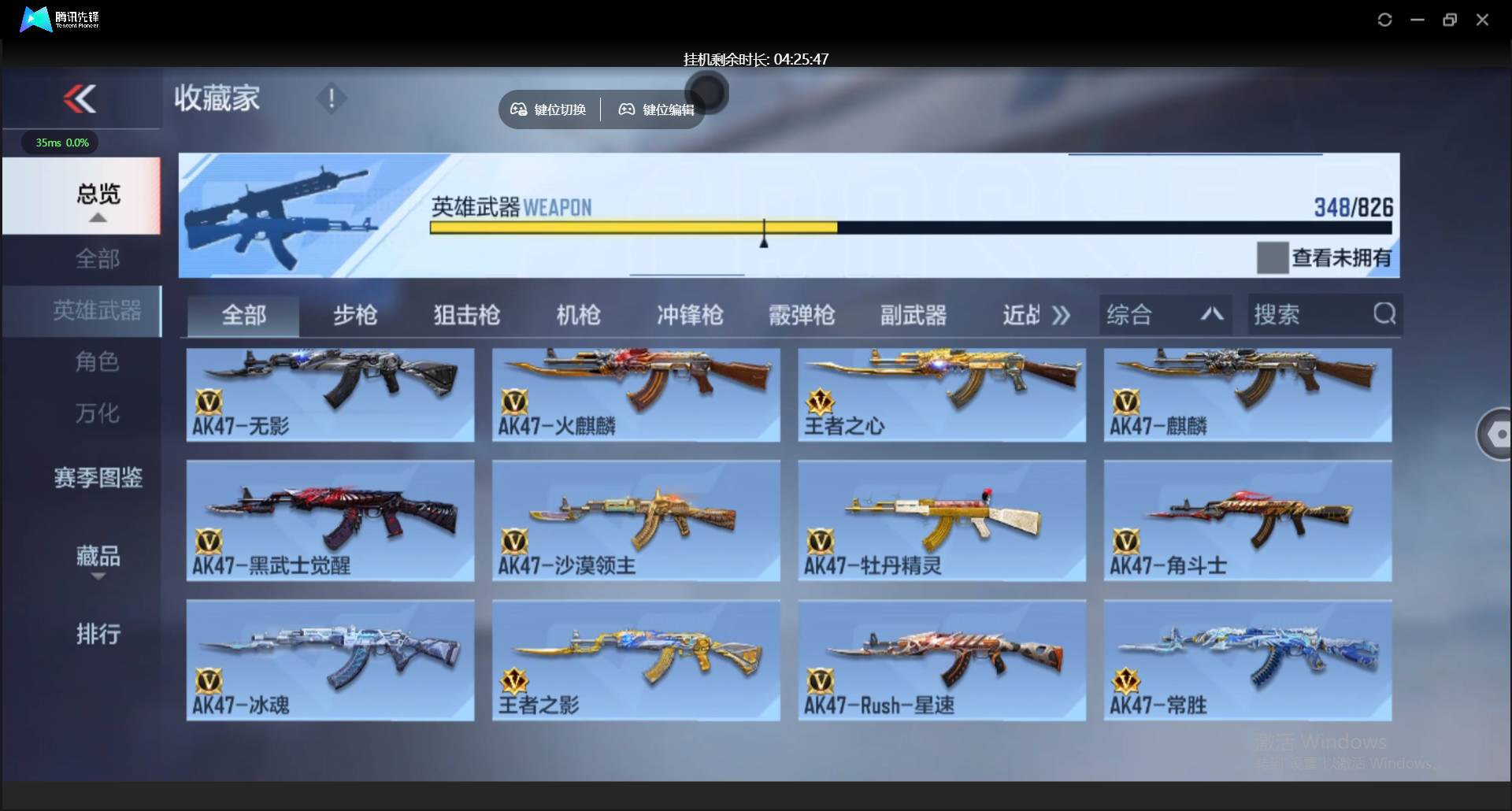The image size is (1512, 811).
Task: Expand more weapon types via the » chevron
Action: [x=1061, y=314]
